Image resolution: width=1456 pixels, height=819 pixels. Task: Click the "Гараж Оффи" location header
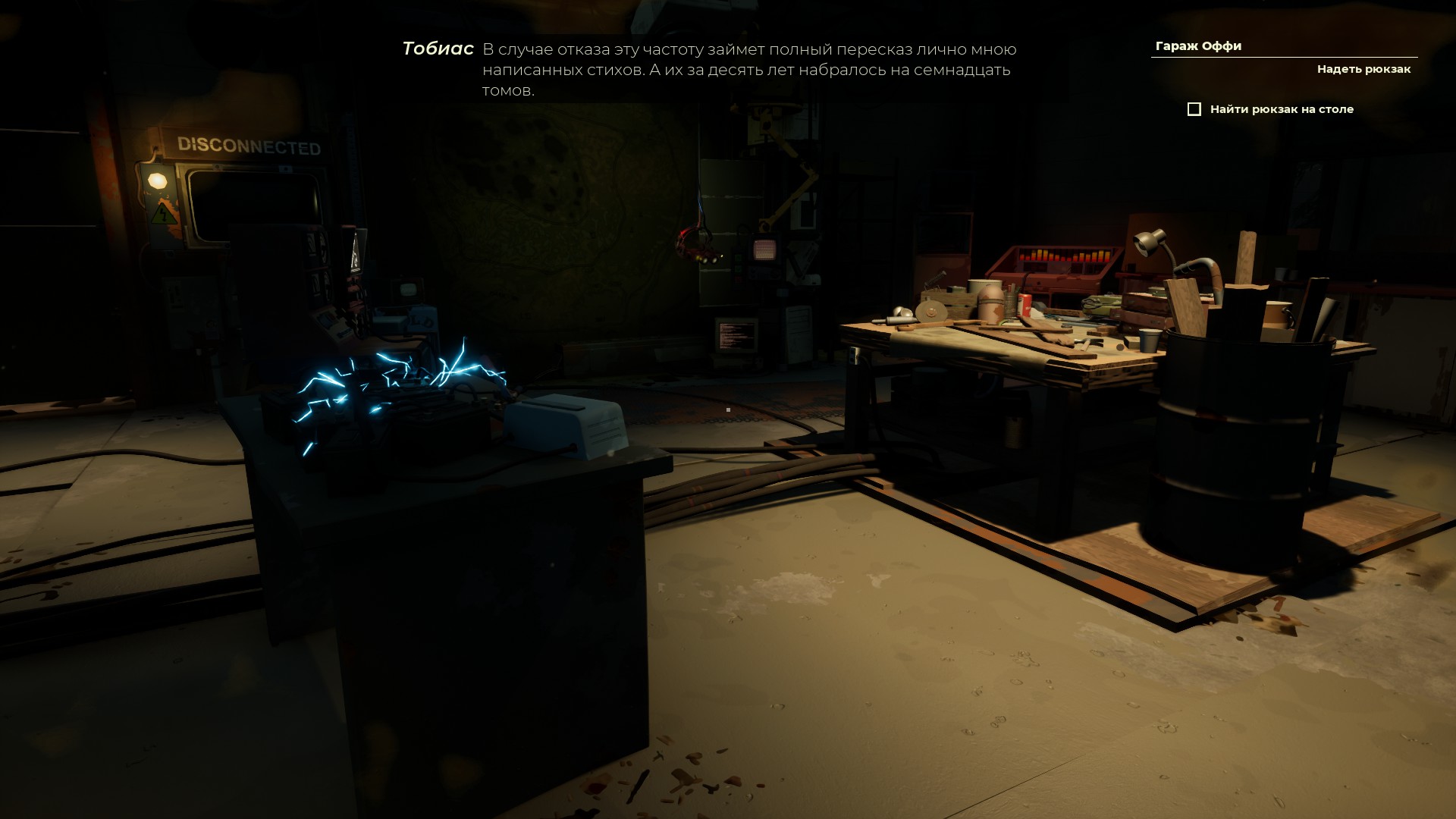(1198, 46)
